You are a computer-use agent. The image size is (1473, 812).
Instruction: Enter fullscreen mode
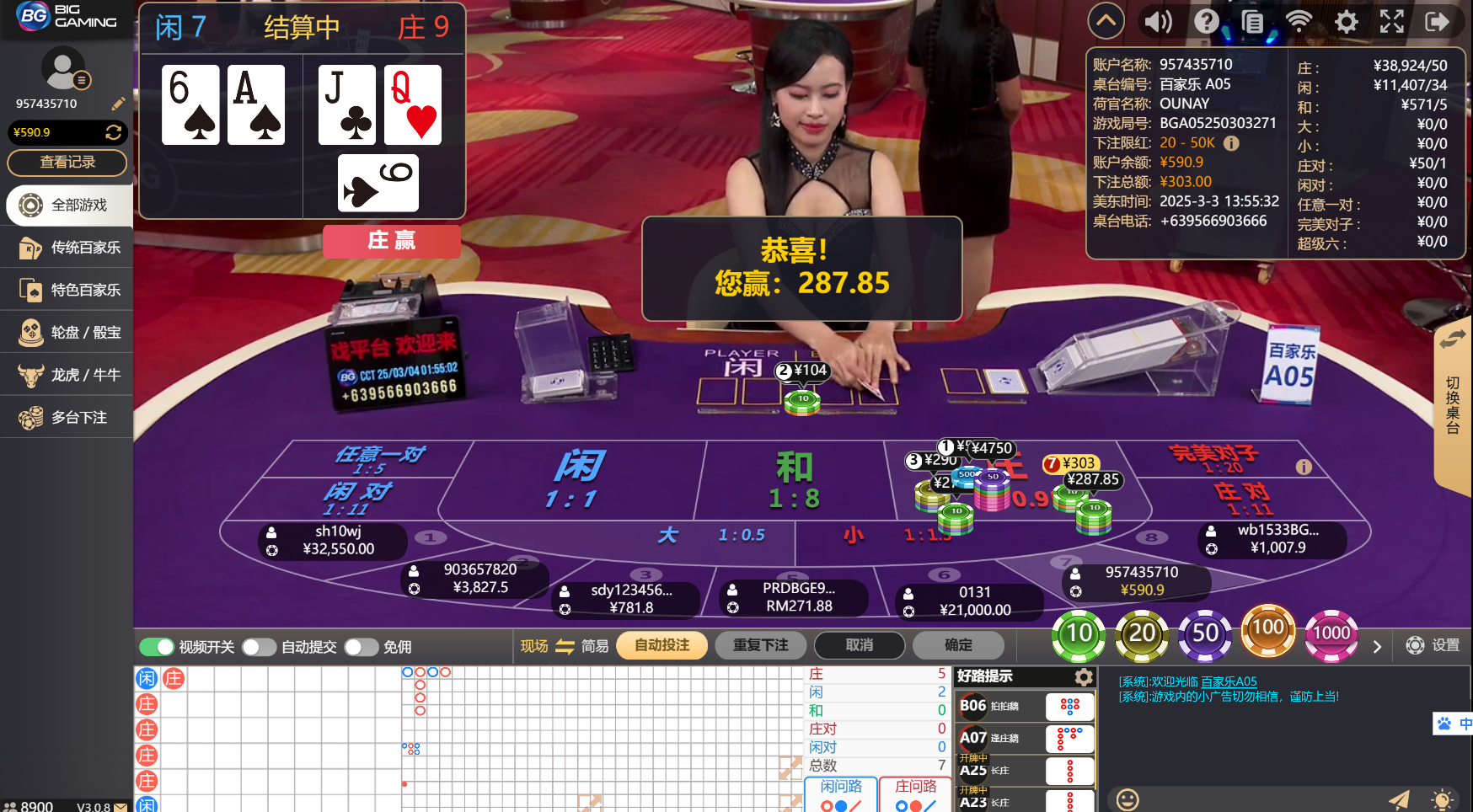point(1392,21)
